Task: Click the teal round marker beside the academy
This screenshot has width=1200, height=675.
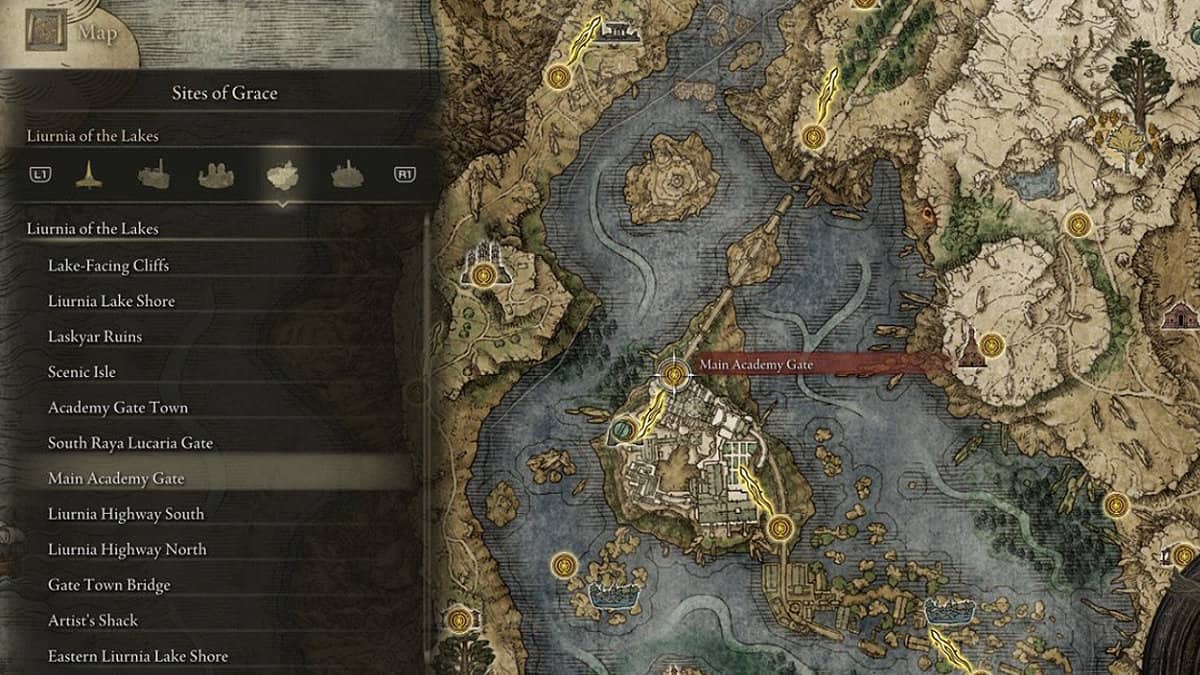Action: click(621, 430)
